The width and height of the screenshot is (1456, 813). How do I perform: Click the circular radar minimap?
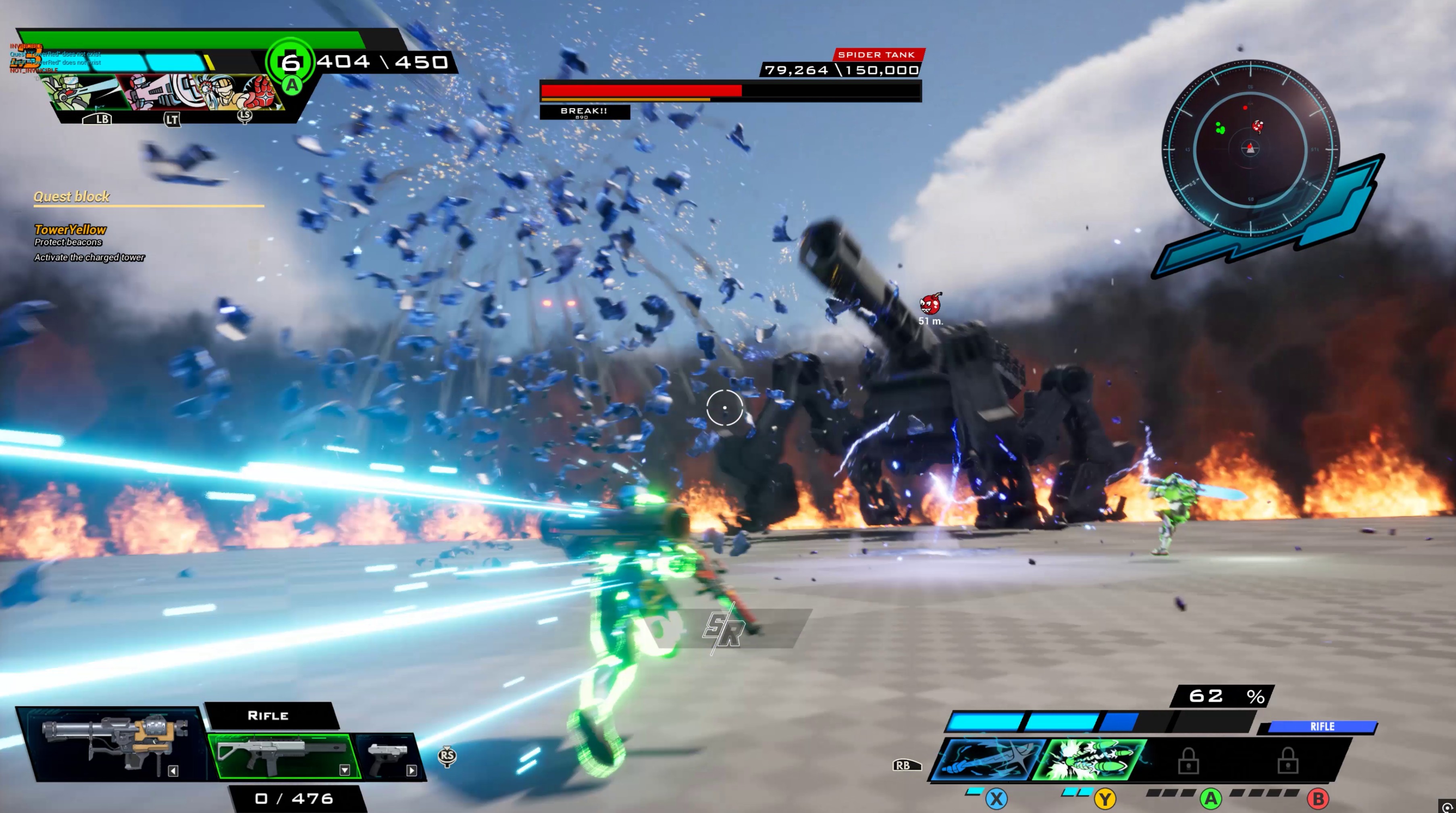[x=1250, y=148]
